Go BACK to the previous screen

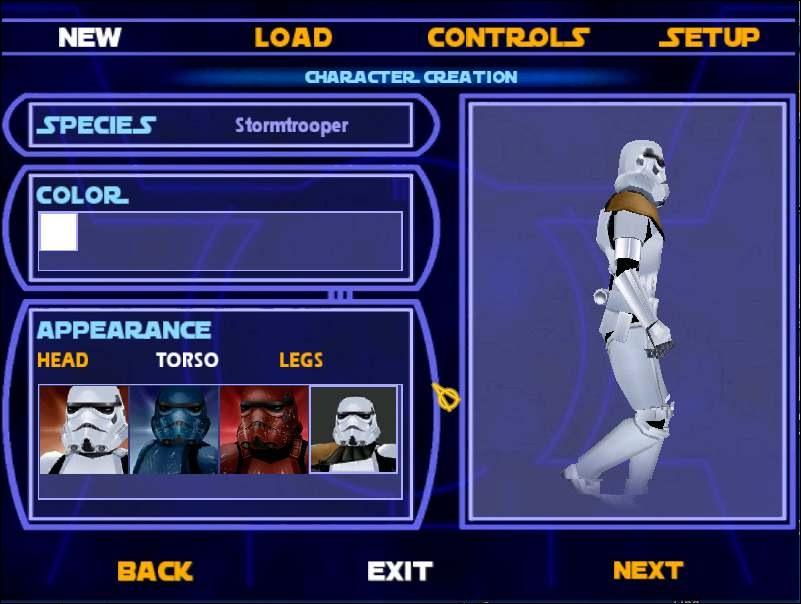154,571
